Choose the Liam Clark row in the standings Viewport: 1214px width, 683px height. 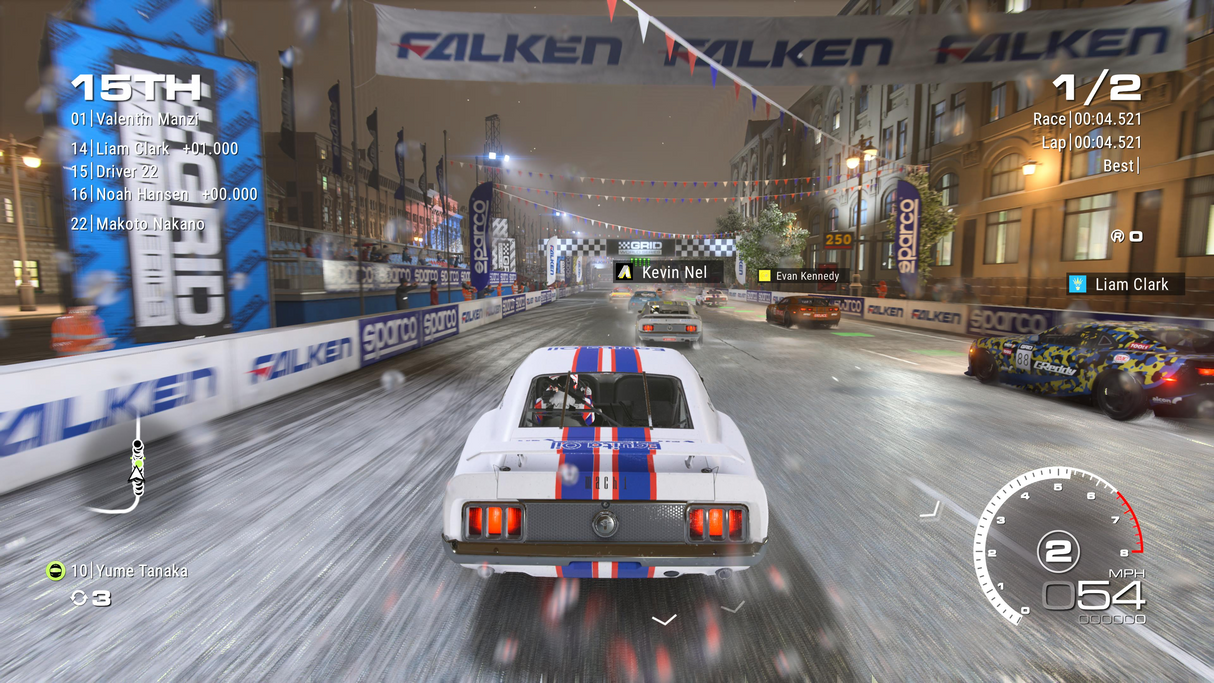(154, 148)
